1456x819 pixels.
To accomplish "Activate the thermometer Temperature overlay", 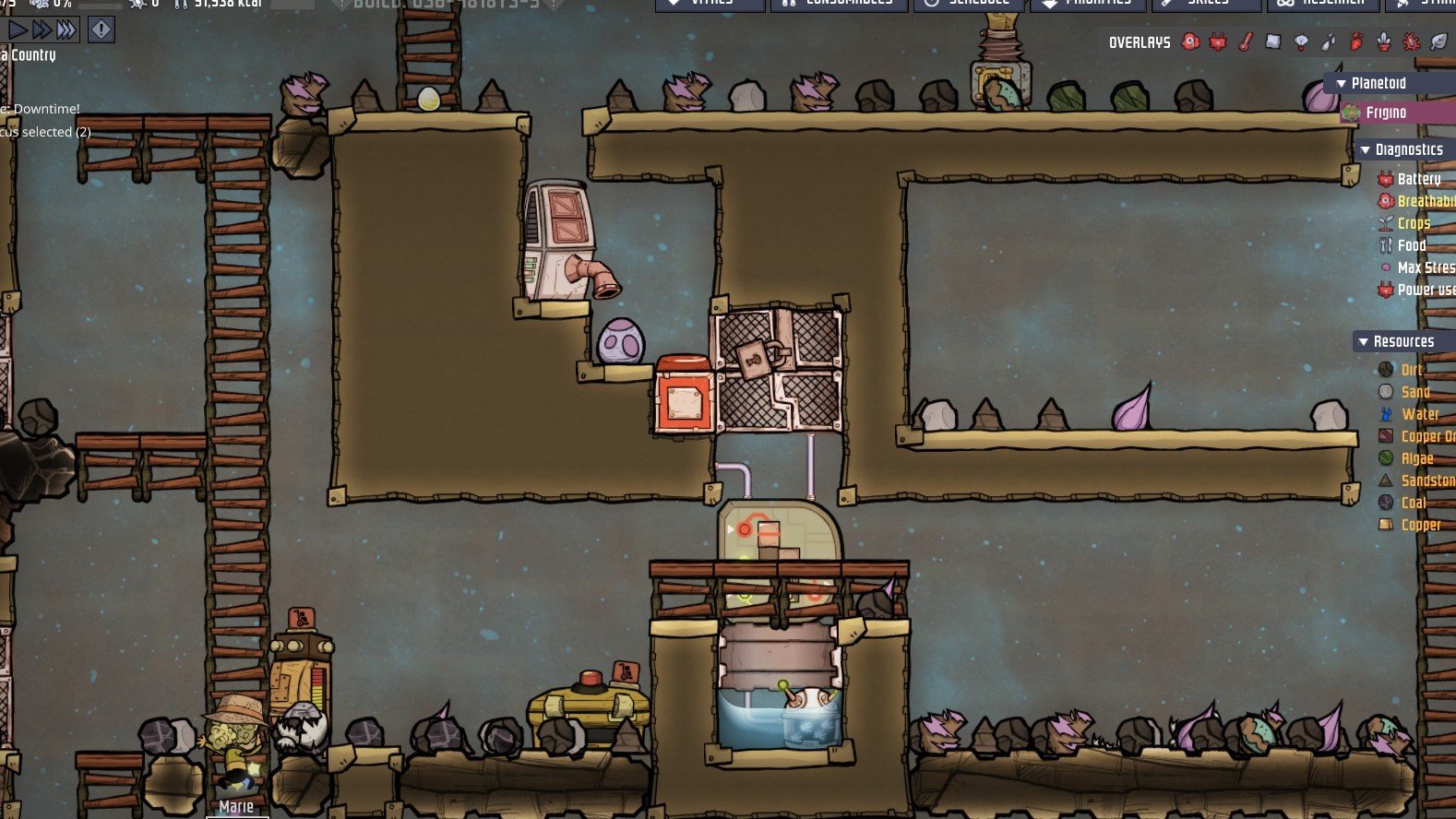I will click(1246, 42).
